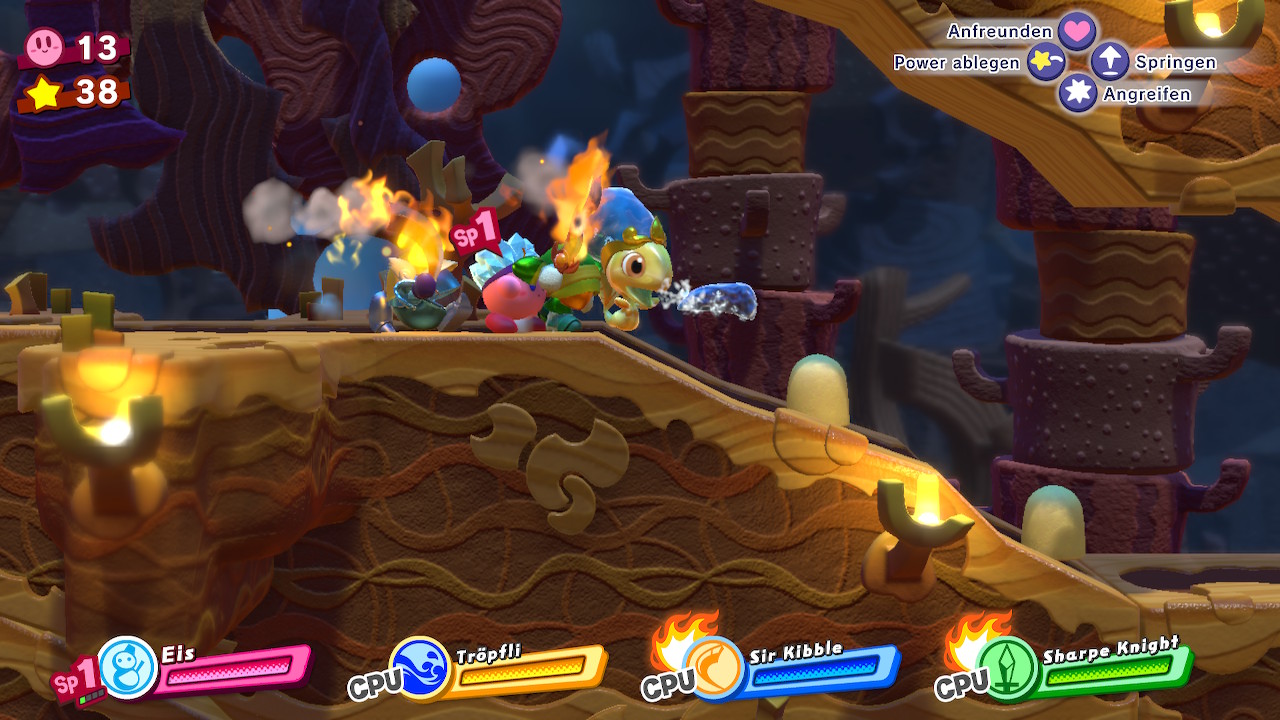Select the Eis ability icon

point(128,667)
